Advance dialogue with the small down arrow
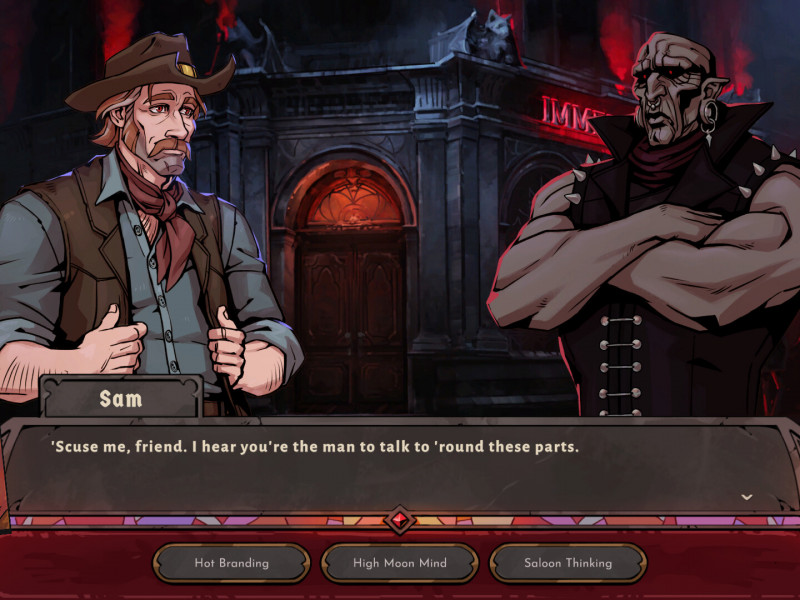 [746, 497]
